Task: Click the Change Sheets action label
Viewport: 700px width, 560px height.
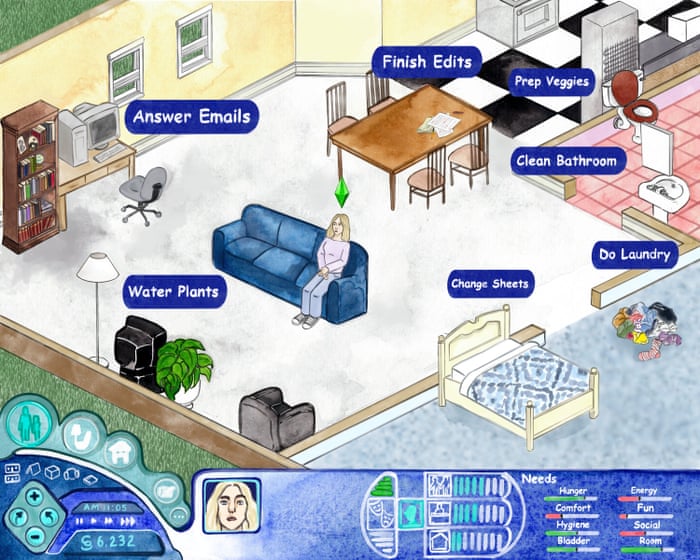Action: click(x=489, y=284)
